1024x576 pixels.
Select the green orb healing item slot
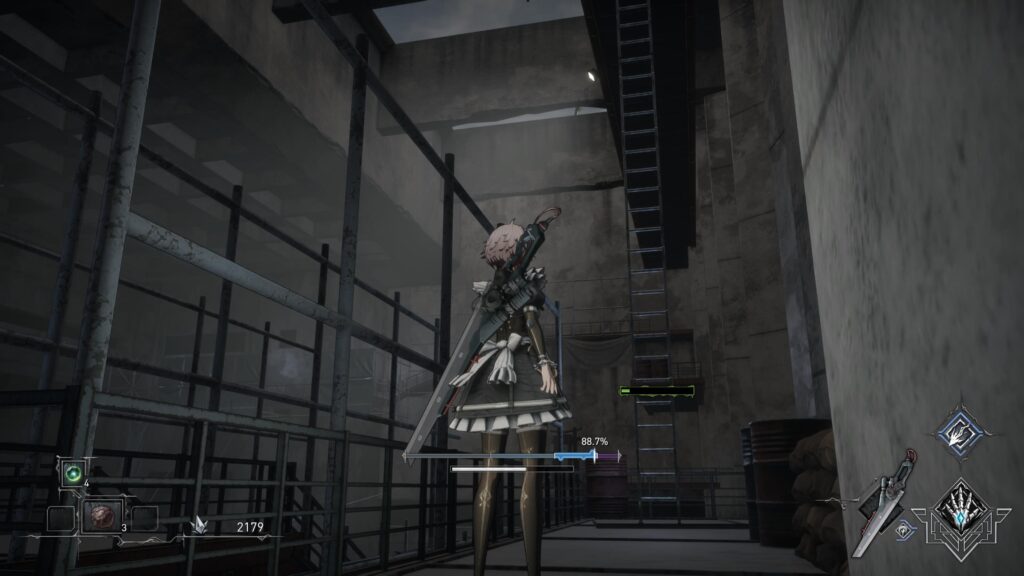click(x=73, y=473)
